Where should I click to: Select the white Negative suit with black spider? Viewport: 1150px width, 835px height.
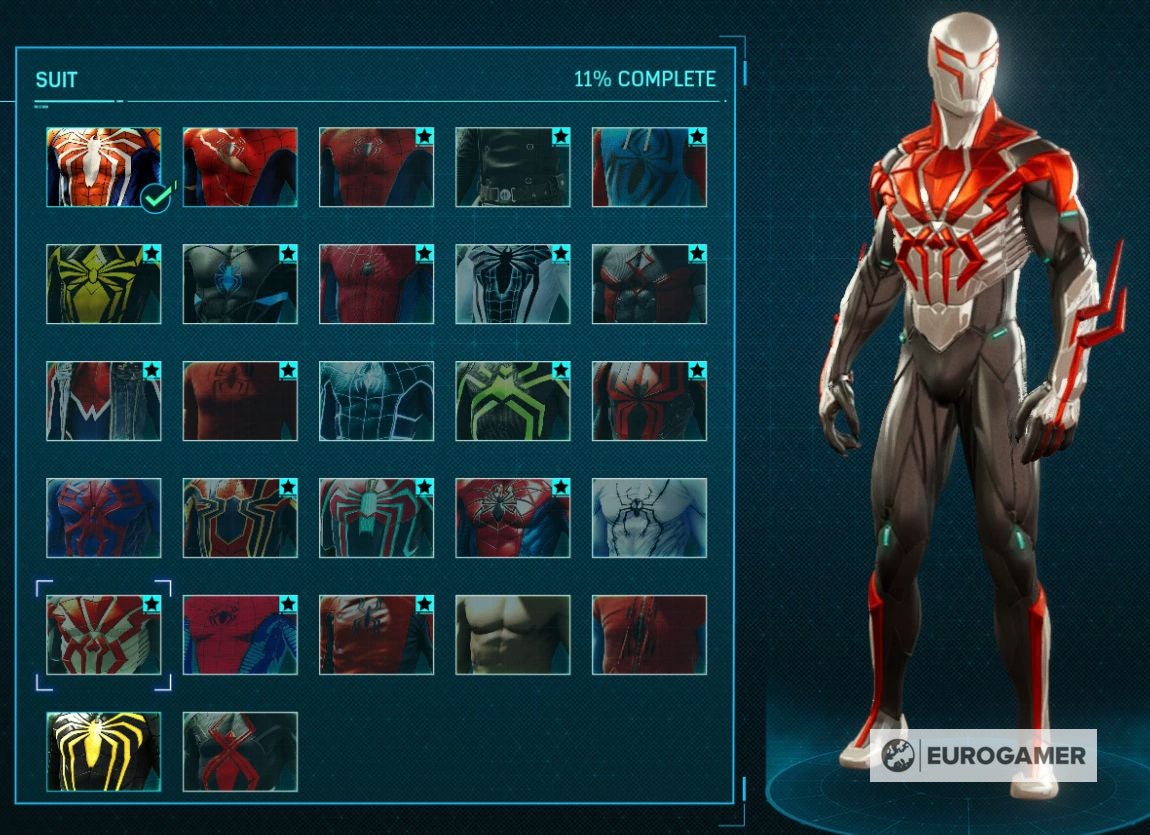click(x=513, y=284)
